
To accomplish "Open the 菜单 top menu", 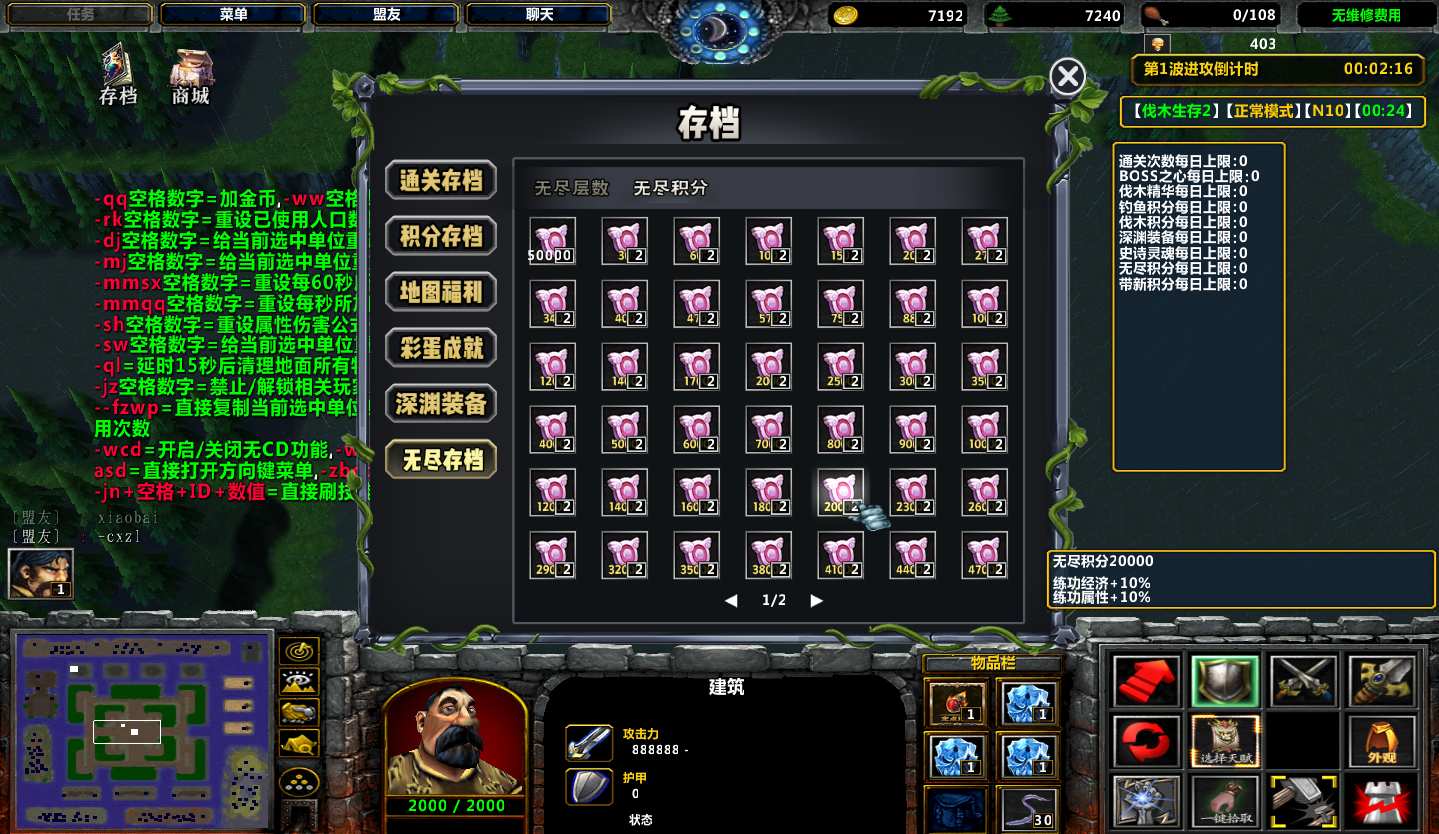I will coord(234,15).
